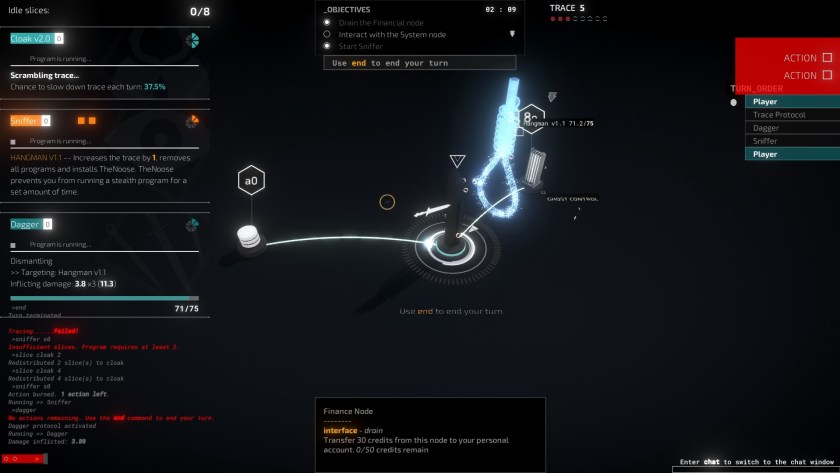Click the orange Sniffer slice wheel icon

tap(192, 122)
